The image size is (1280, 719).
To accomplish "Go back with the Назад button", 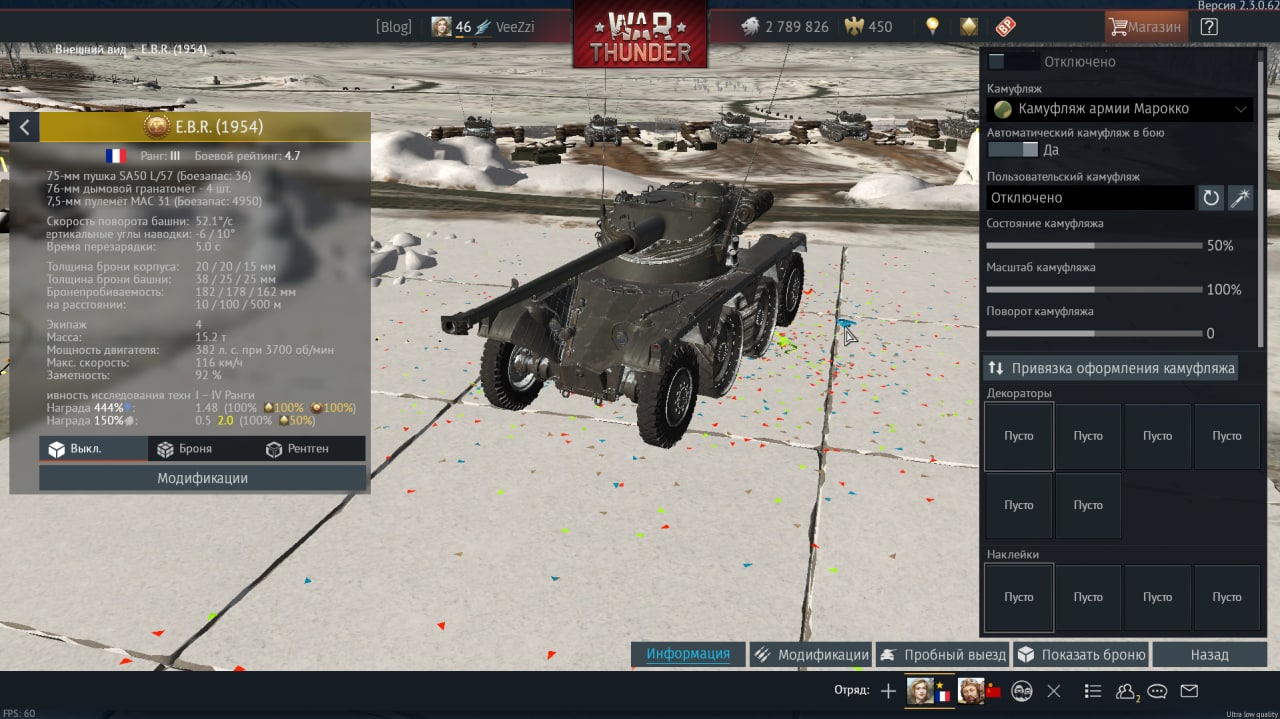I will point(1209,655).
